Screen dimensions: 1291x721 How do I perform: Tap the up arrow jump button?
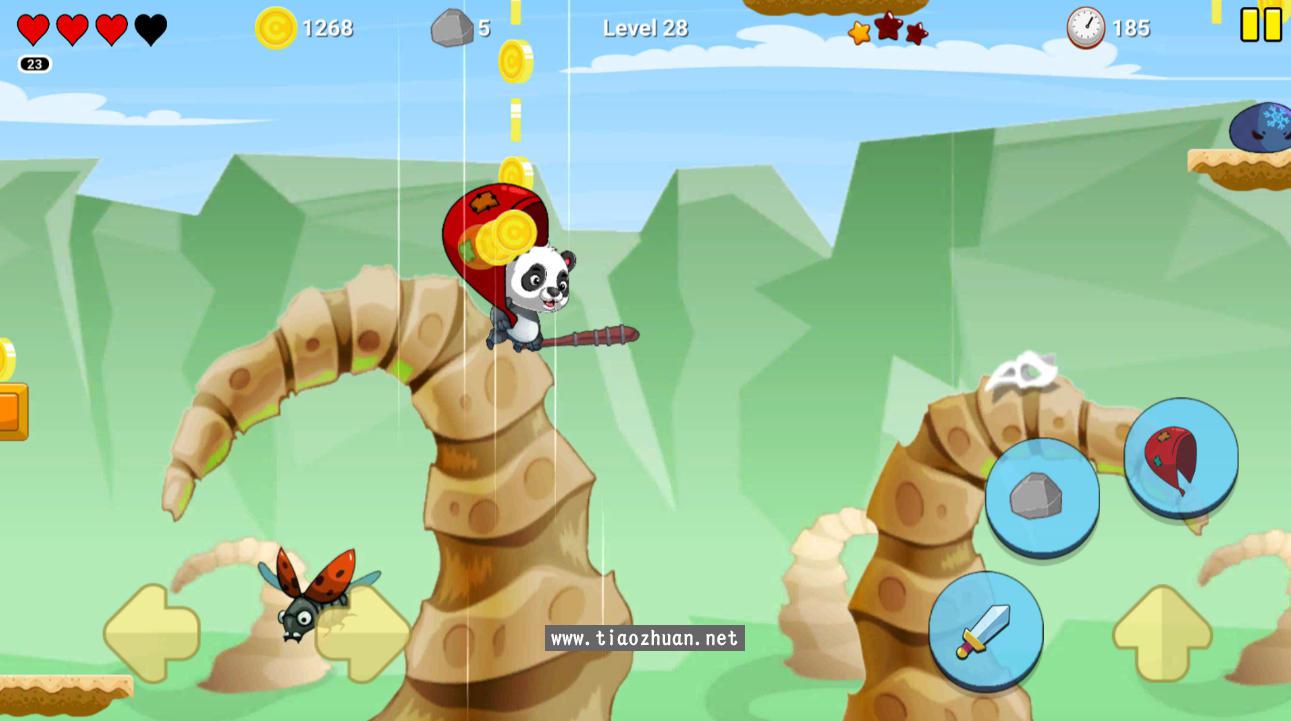(x=1161, y=634)
